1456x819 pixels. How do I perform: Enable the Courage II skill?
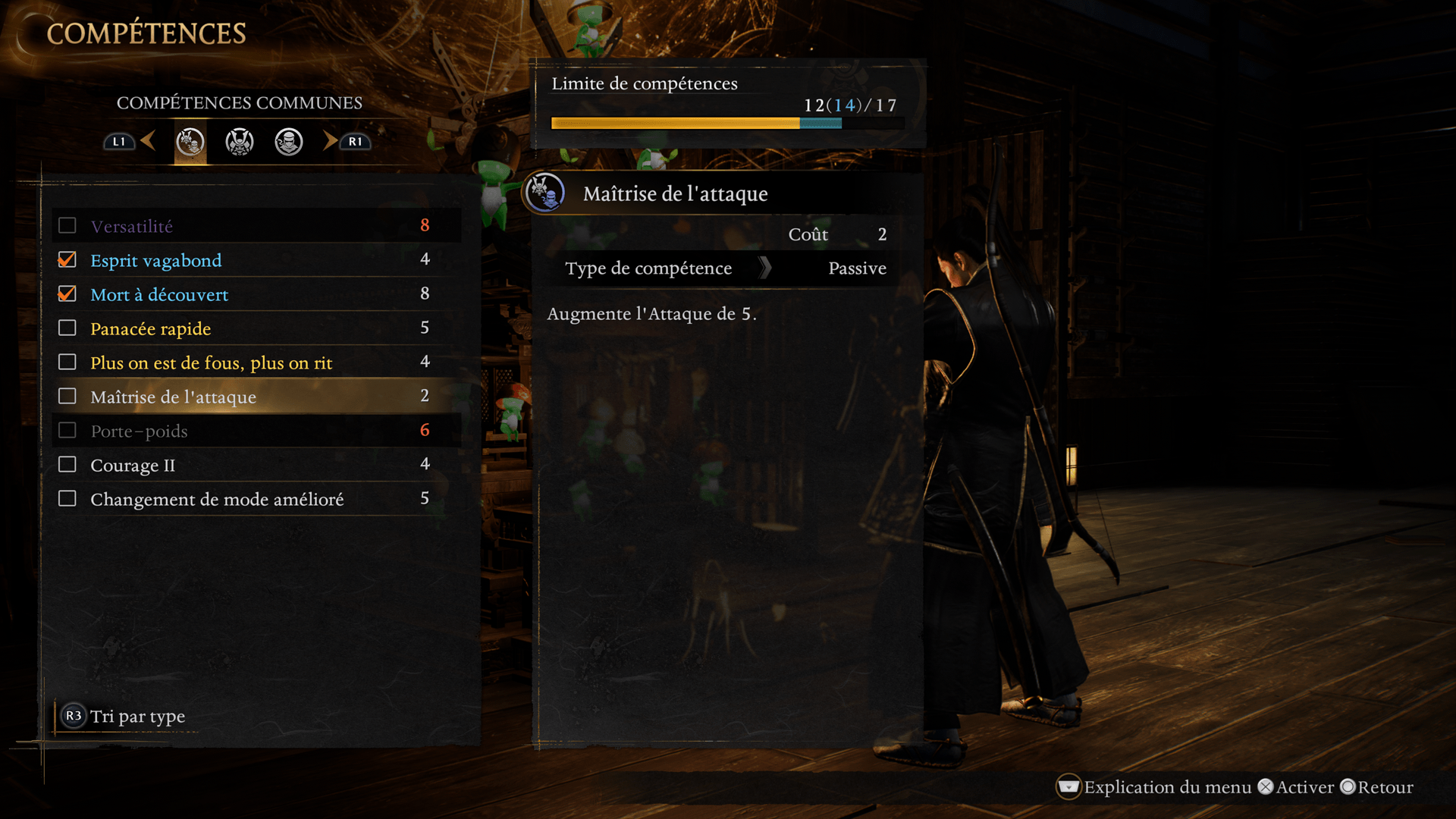coord(67,465)
